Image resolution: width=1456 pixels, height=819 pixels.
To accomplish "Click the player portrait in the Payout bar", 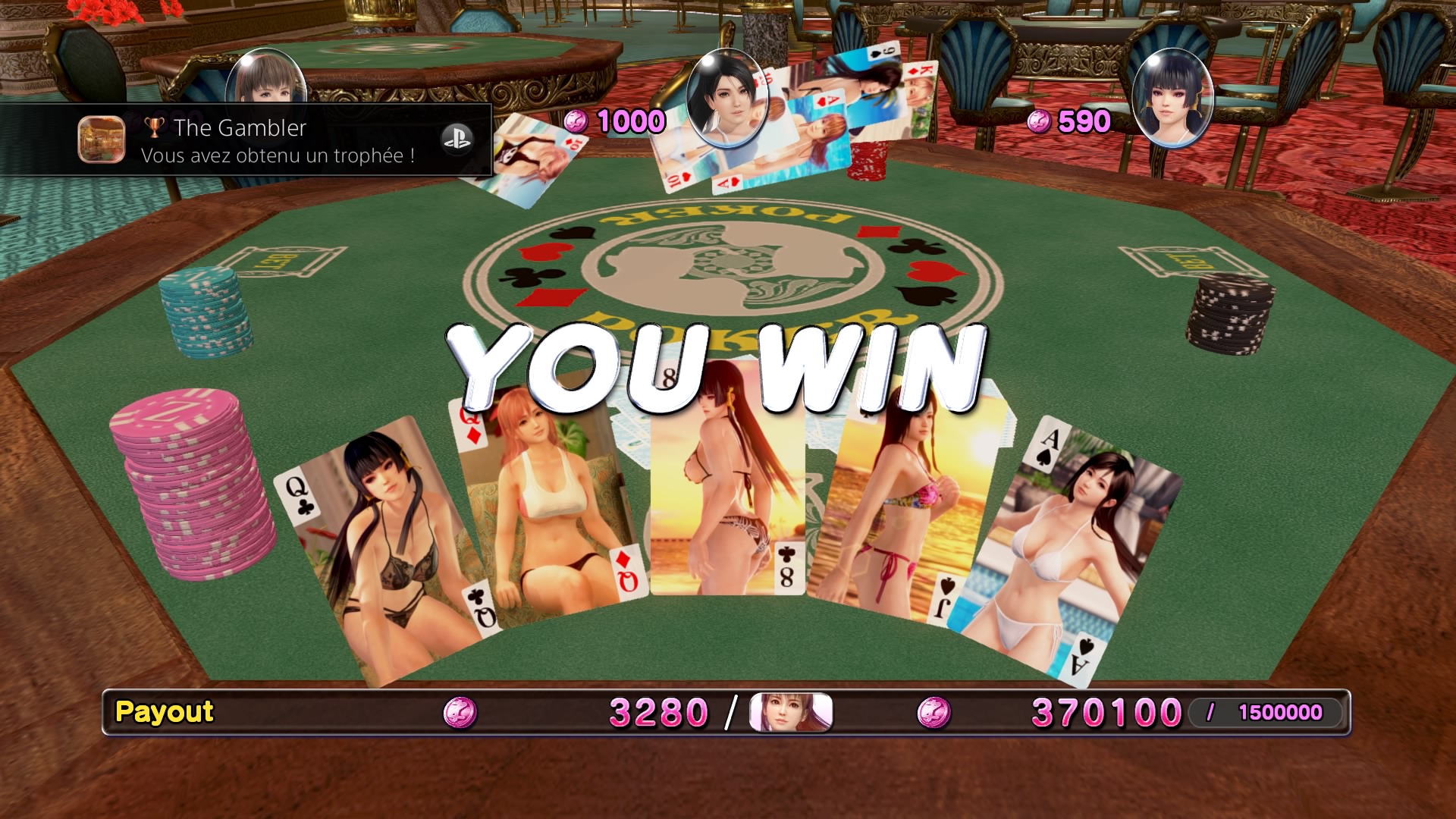I will (790, 712).
